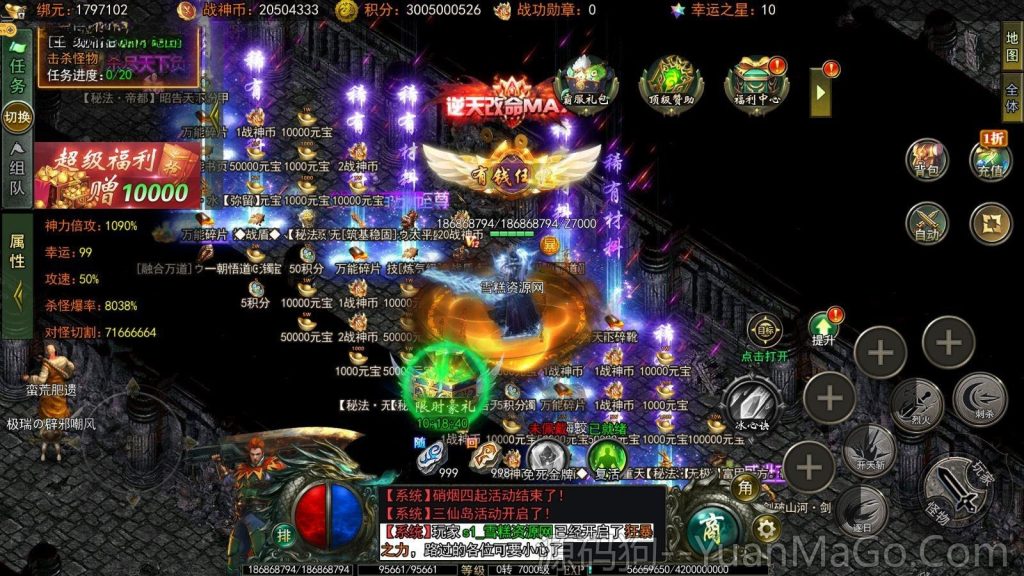Click the 切换 switch button
Screen dimensions: 1024x576
click(x=17, y=117)
